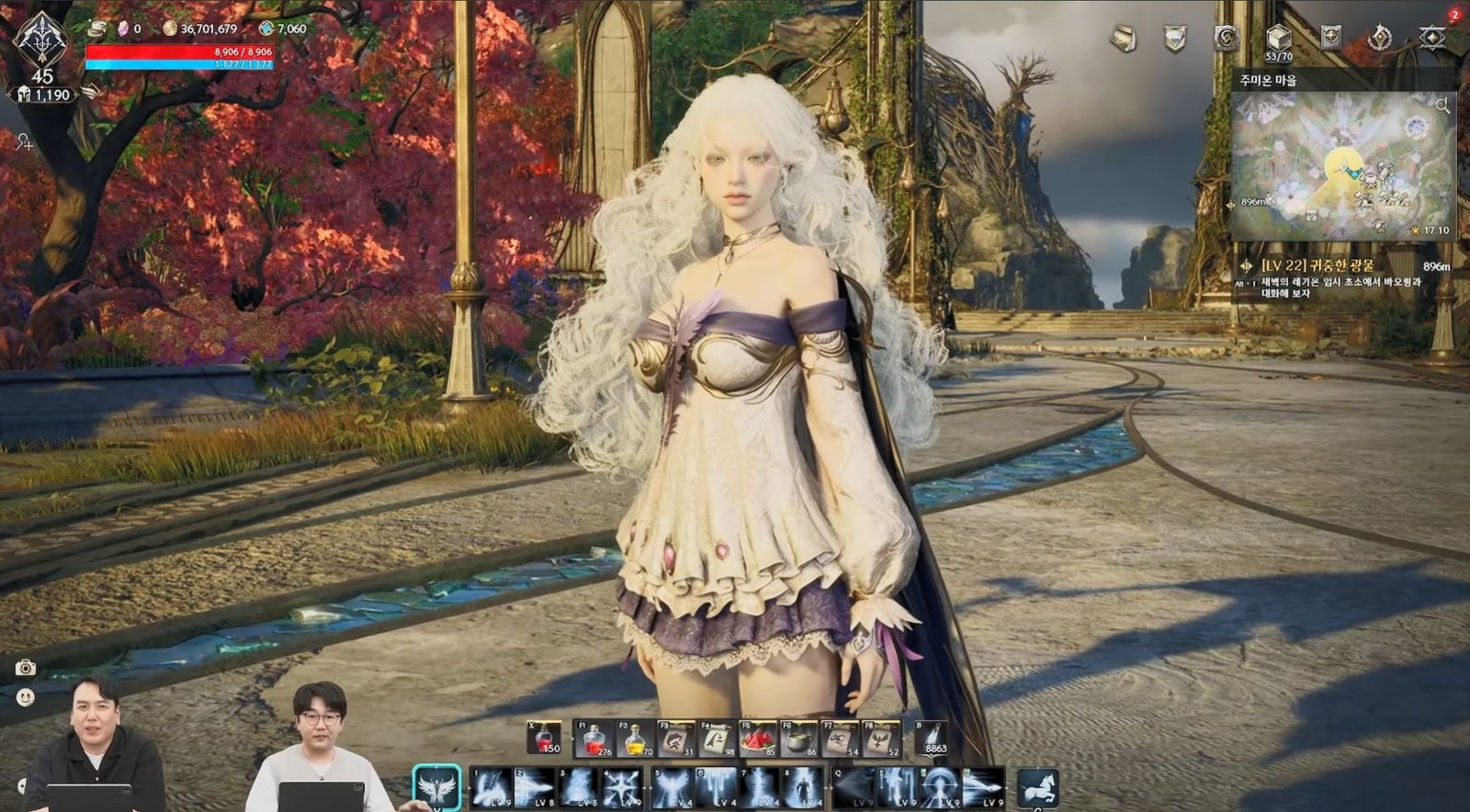Click the laurel-wreath achievement emblem icon

pyautogui.click(x=1379, y=35)
